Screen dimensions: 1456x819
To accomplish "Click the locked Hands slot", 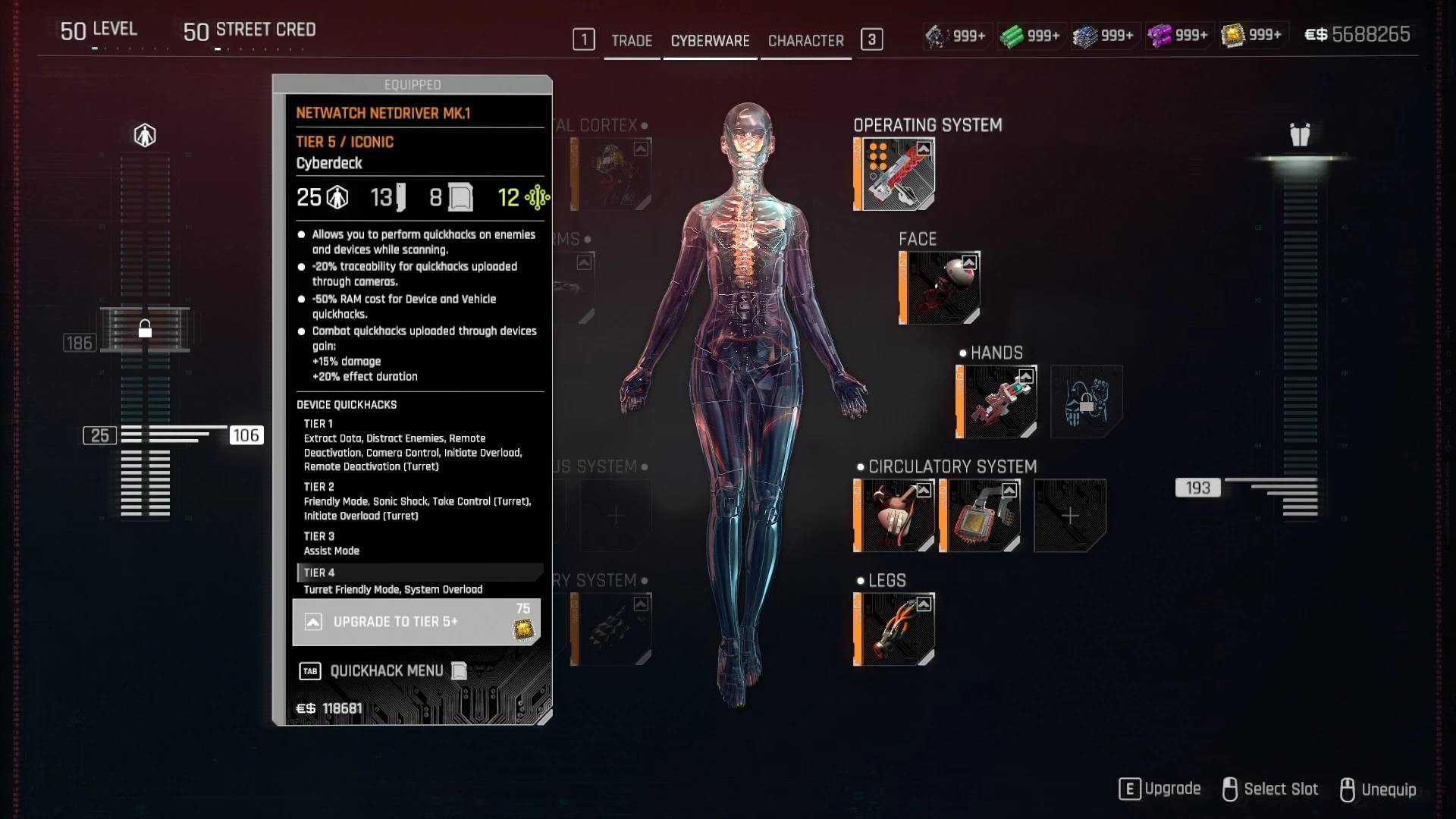I will click(x=1086, y=401).
